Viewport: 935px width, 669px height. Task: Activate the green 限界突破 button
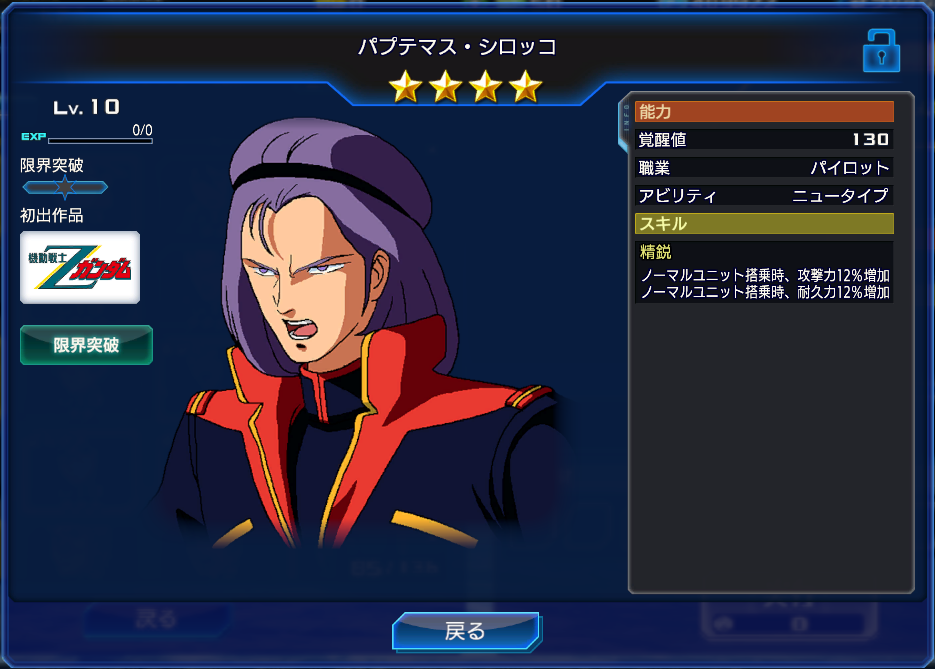click(86, 345)
